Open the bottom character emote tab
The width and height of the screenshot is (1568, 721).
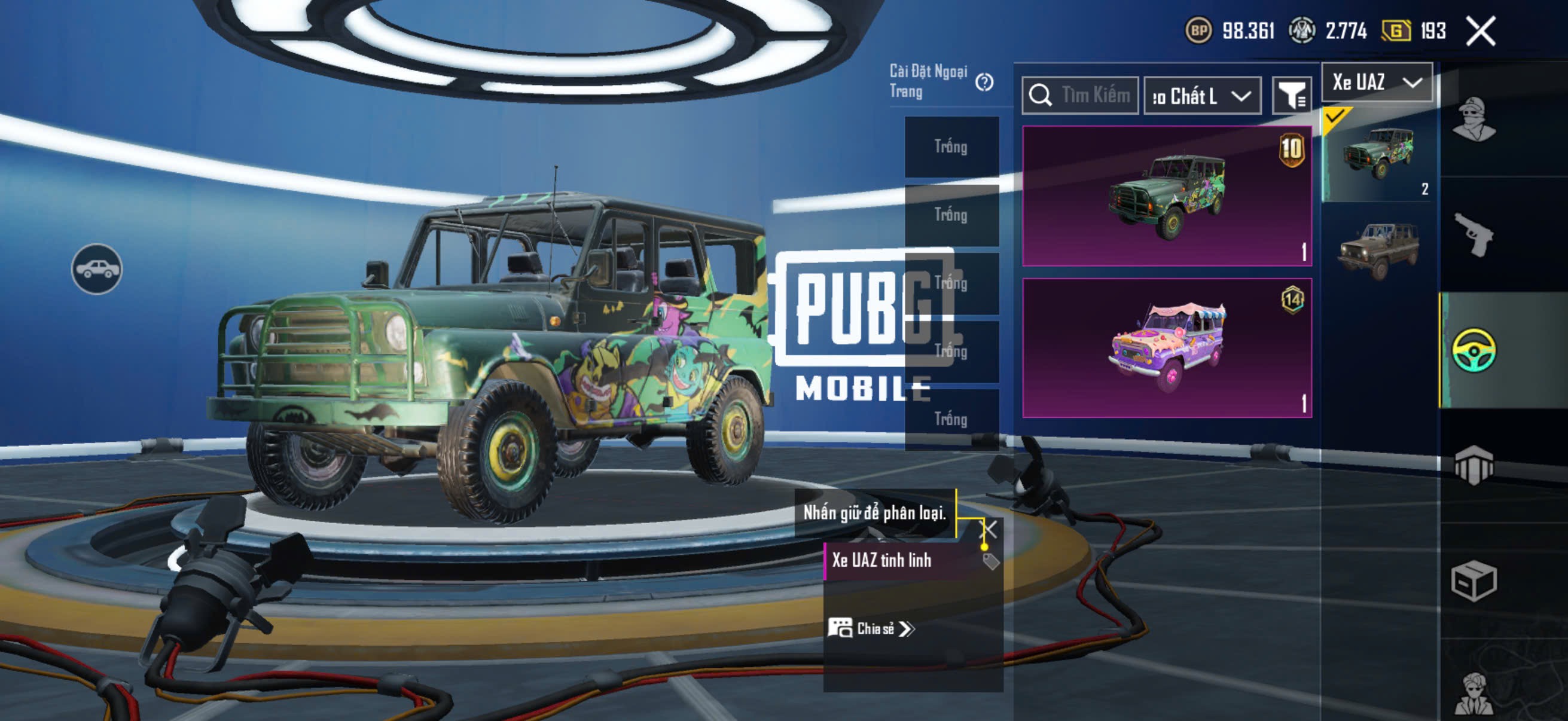coord(1474,693)
